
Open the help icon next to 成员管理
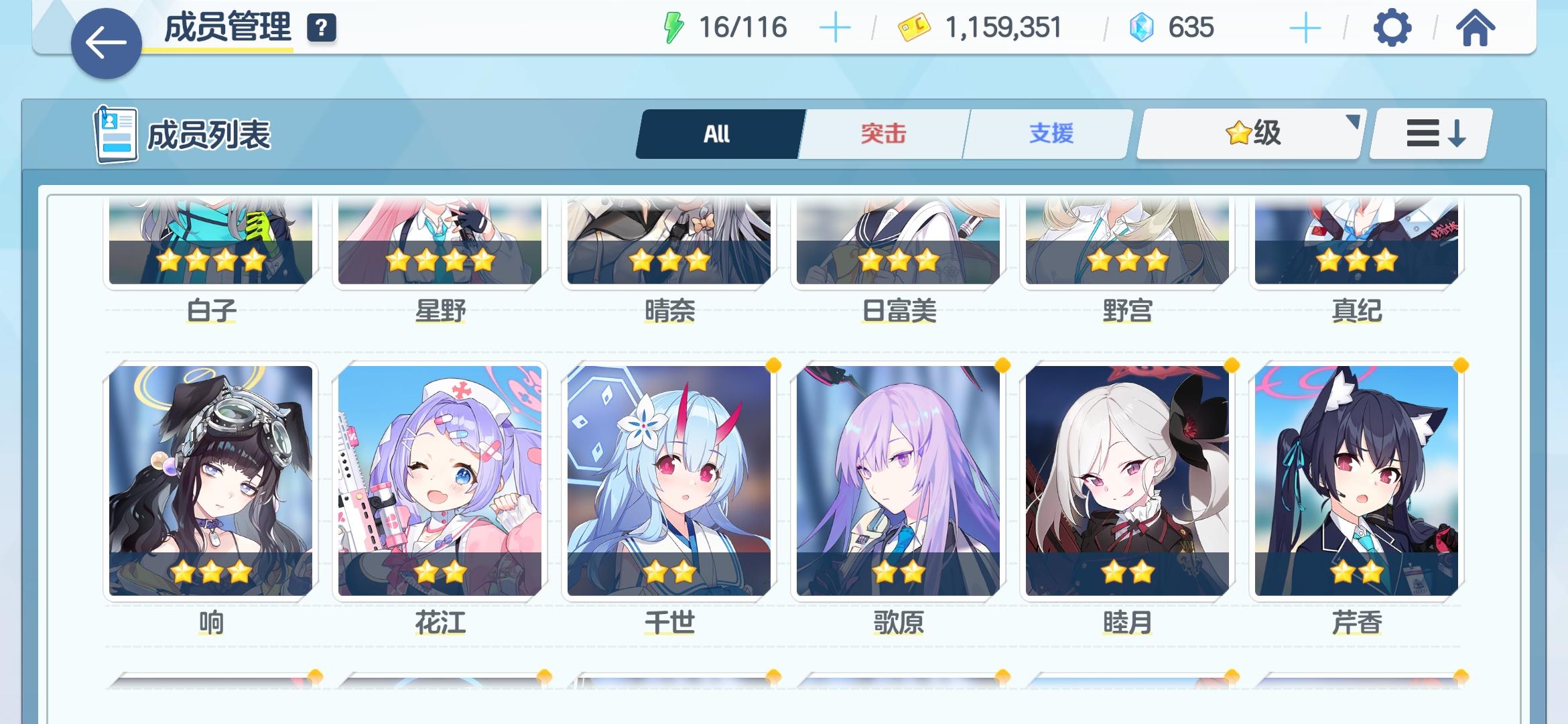(x=320, y=29)
